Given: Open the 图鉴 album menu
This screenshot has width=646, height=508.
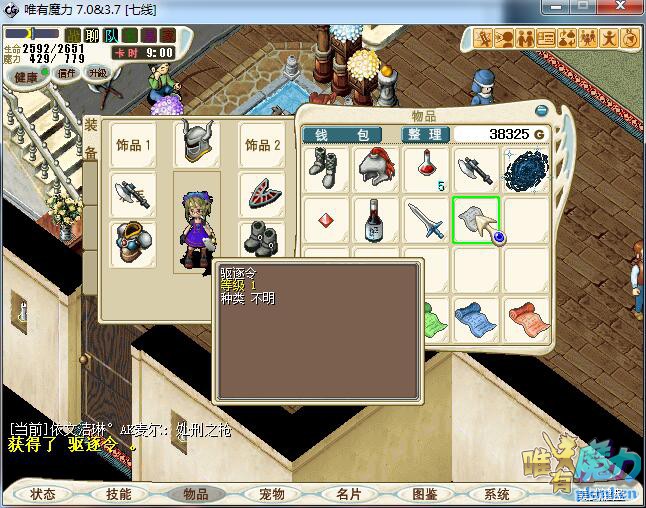Looking at the screenshot, I should pos(423,494).
